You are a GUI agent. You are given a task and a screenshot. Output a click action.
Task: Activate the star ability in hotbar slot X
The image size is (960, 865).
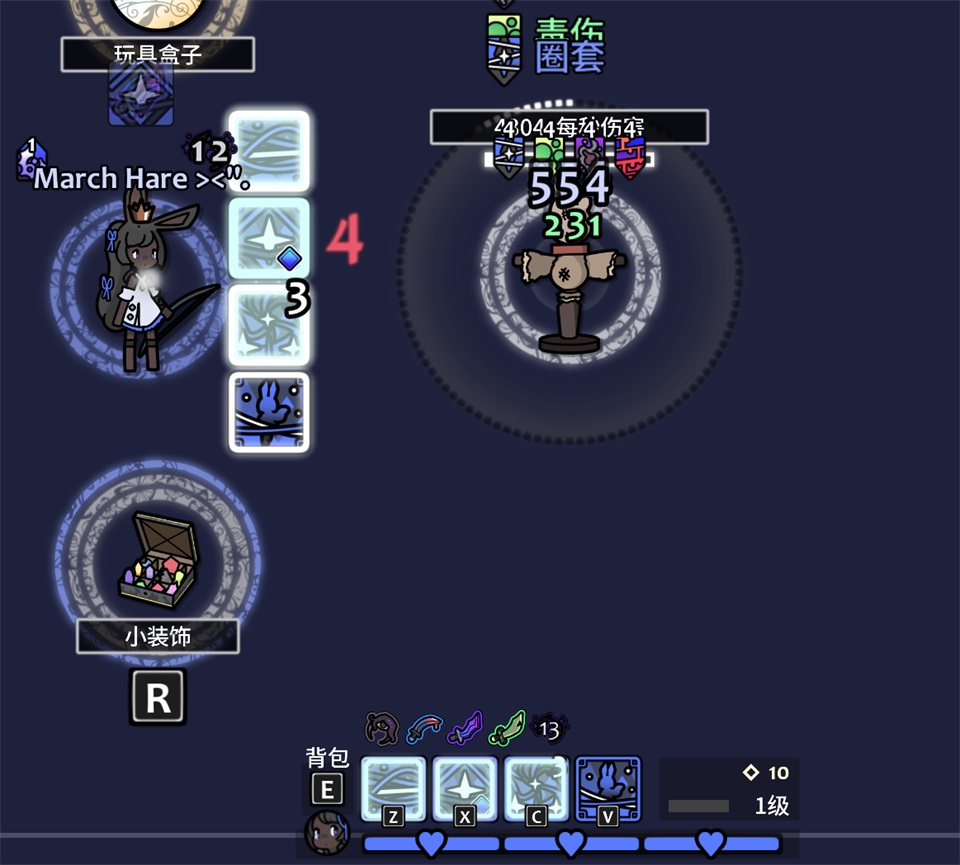pos(465,790)
